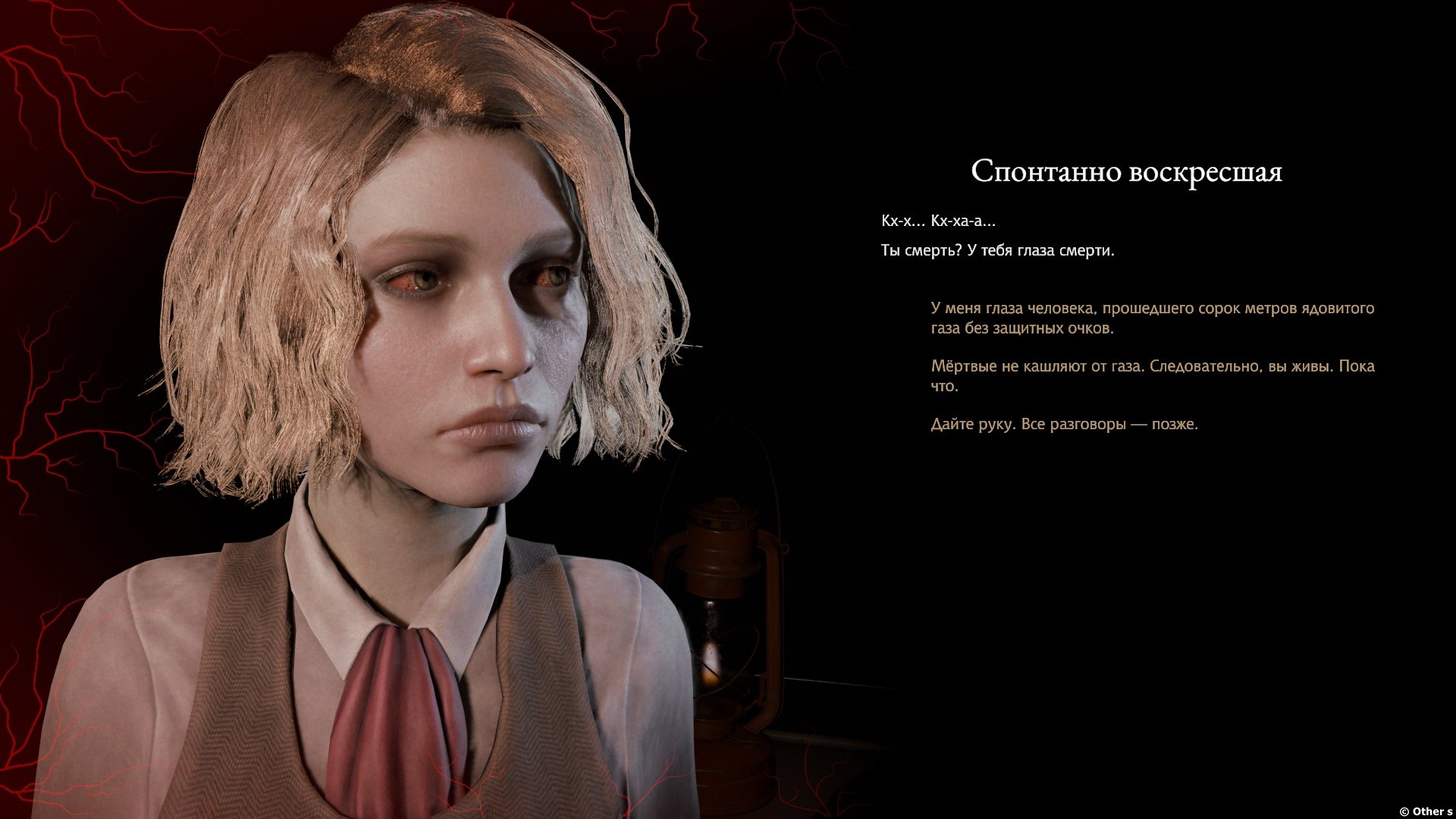Select the reply "Мёртвые не кашляют от газа"
Image resolution: width=1456 pixels, height=819 pixels.
click(1152, 375)
